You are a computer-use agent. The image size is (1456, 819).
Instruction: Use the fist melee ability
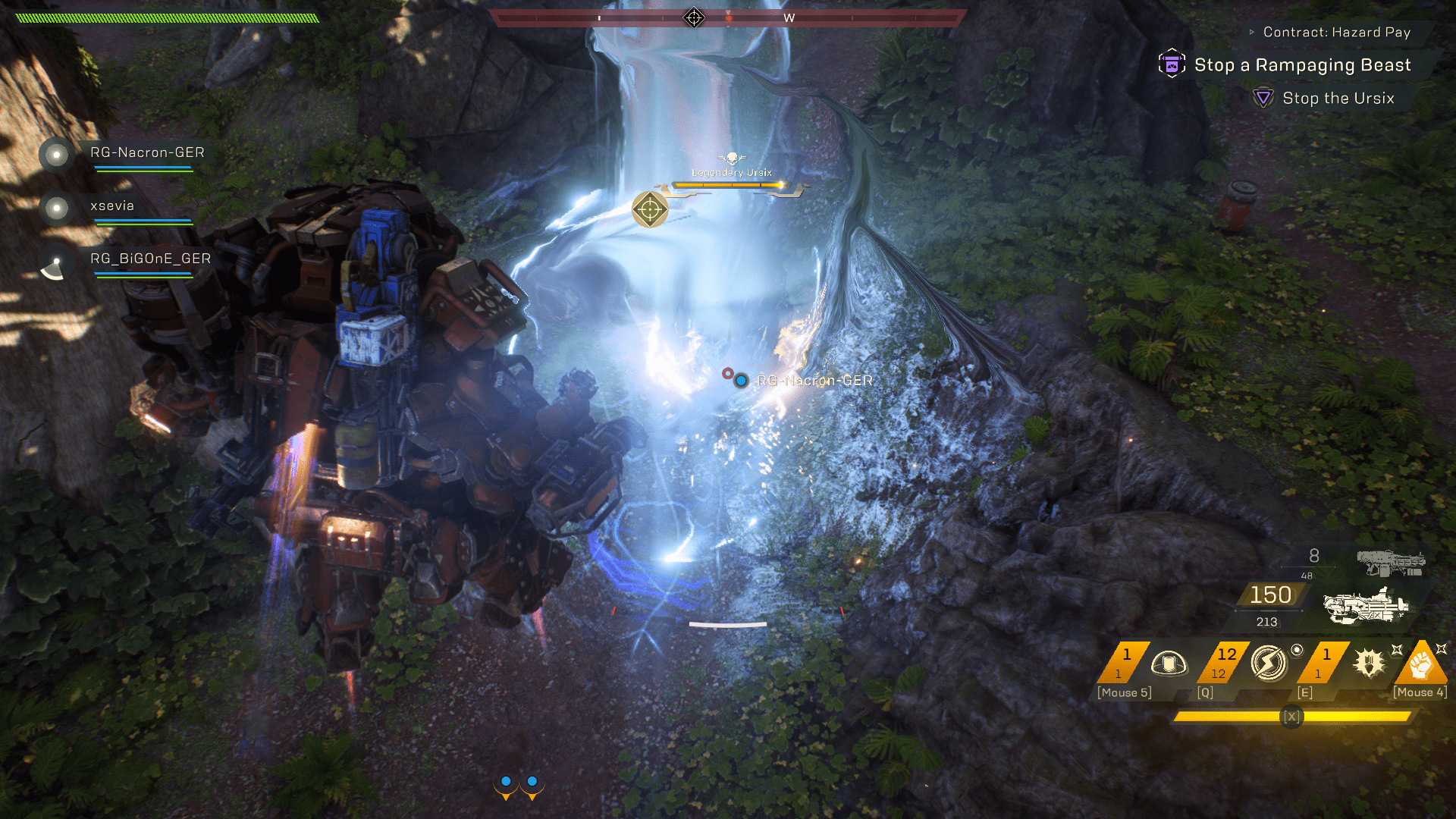[x=1420, y=664]
